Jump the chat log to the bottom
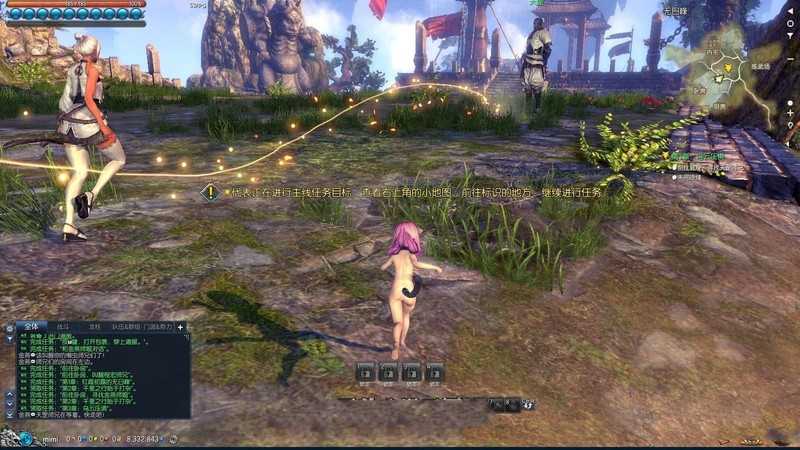 [x=9, y=413]
